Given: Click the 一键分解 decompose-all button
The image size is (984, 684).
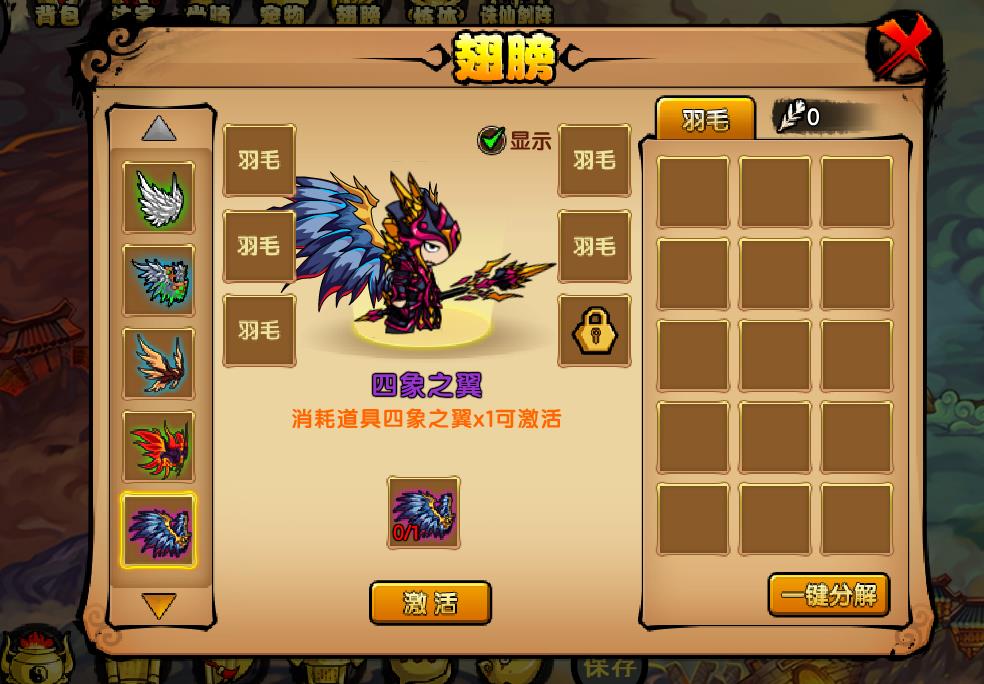Looking at the screenshot, I should pyautogui.click(x=829, y=595).
